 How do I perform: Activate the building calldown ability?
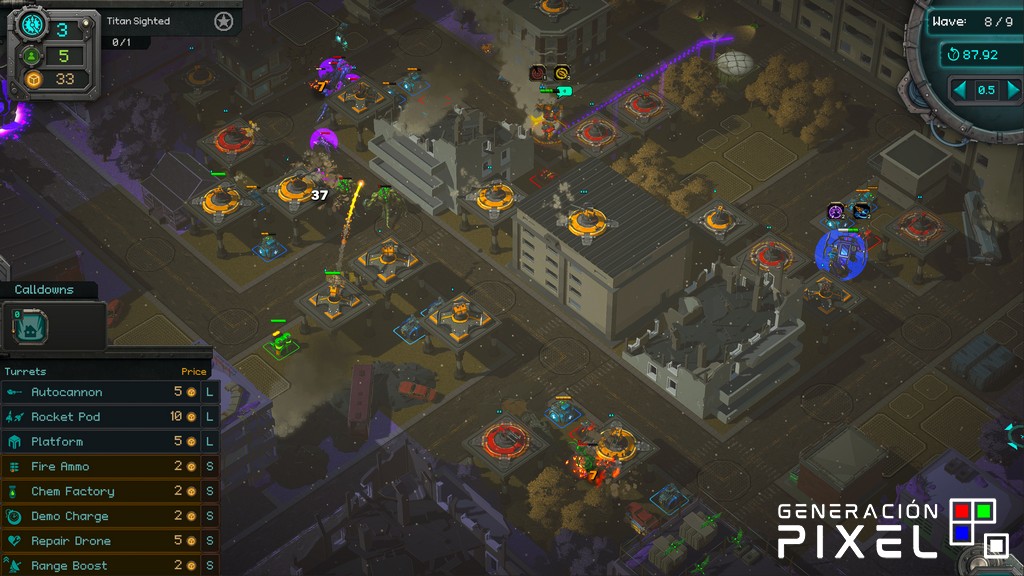(30, 325)
